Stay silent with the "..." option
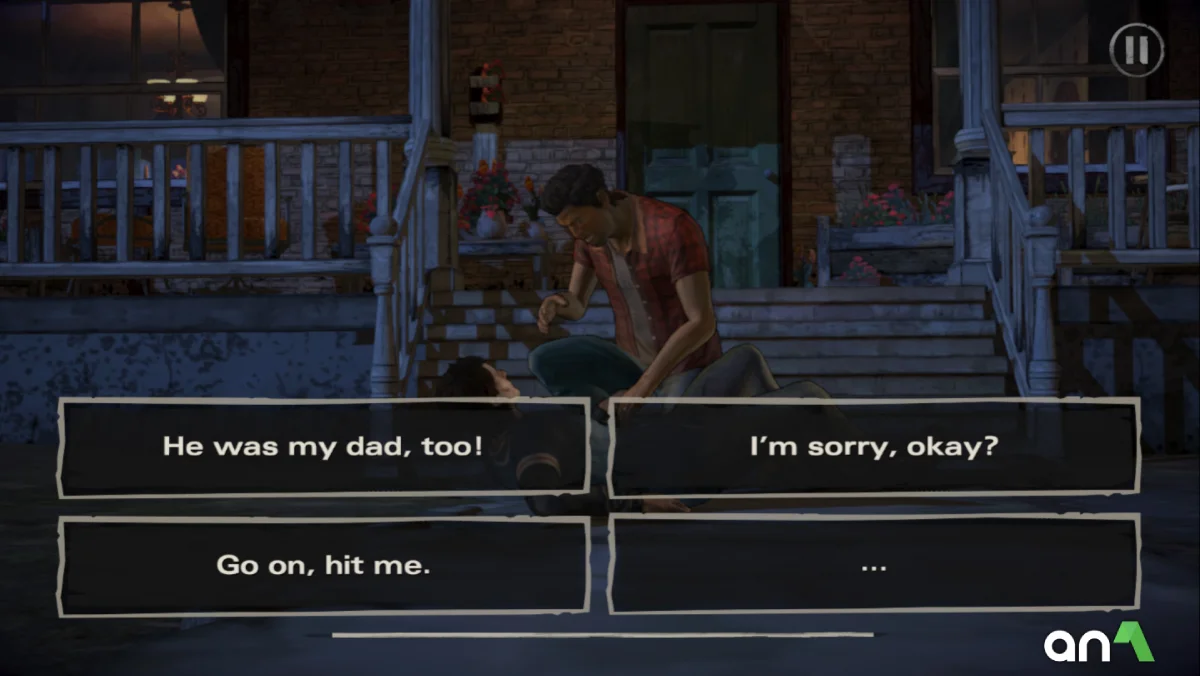Viewport: 1200px width, 676px height. [x=873, y=565]
